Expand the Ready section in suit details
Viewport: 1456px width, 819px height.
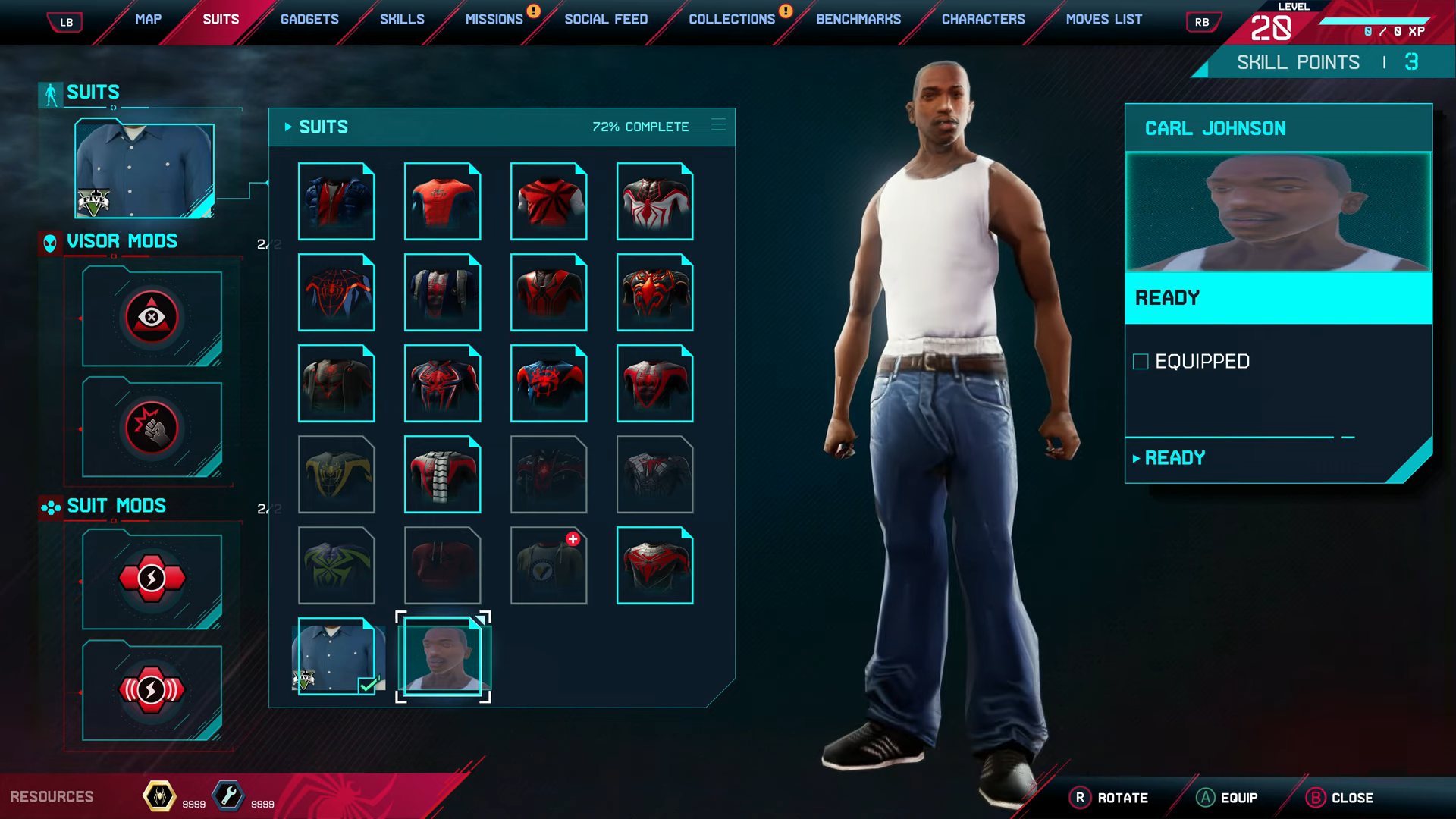(x=1174, y=458)
